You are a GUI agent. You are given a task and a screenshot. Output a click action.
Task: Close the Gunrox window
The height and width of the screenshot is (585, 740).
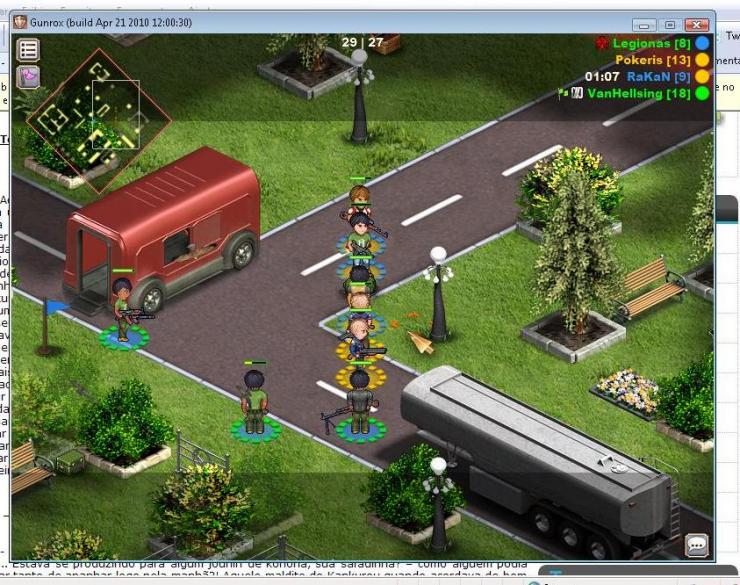697,24
